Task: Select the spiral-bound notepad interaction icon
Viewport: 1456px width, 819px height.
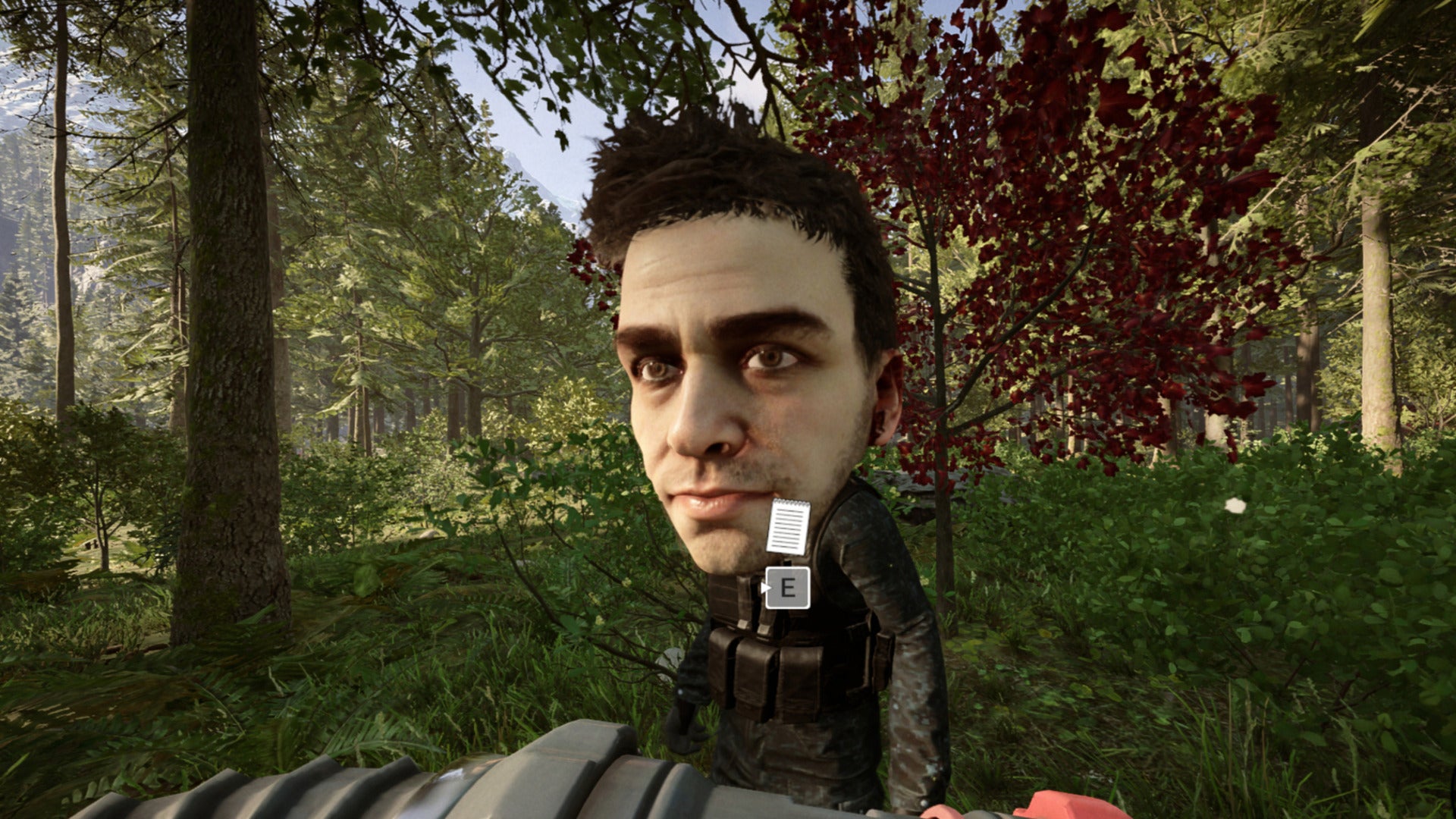Action: click(x=787, y=526)
